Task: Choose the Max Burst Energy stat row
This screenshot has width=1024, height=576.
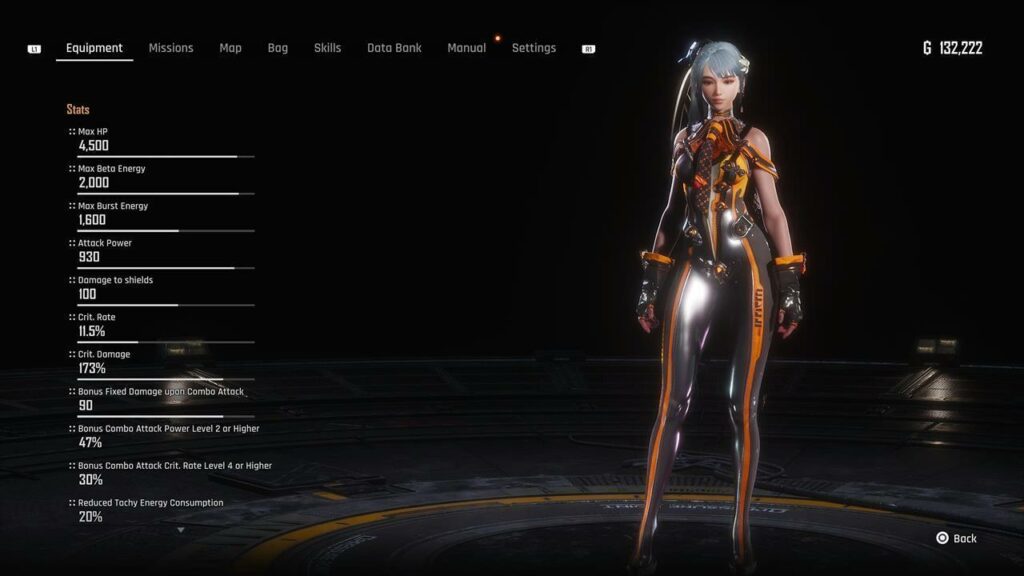Action: tap(160, 214)
